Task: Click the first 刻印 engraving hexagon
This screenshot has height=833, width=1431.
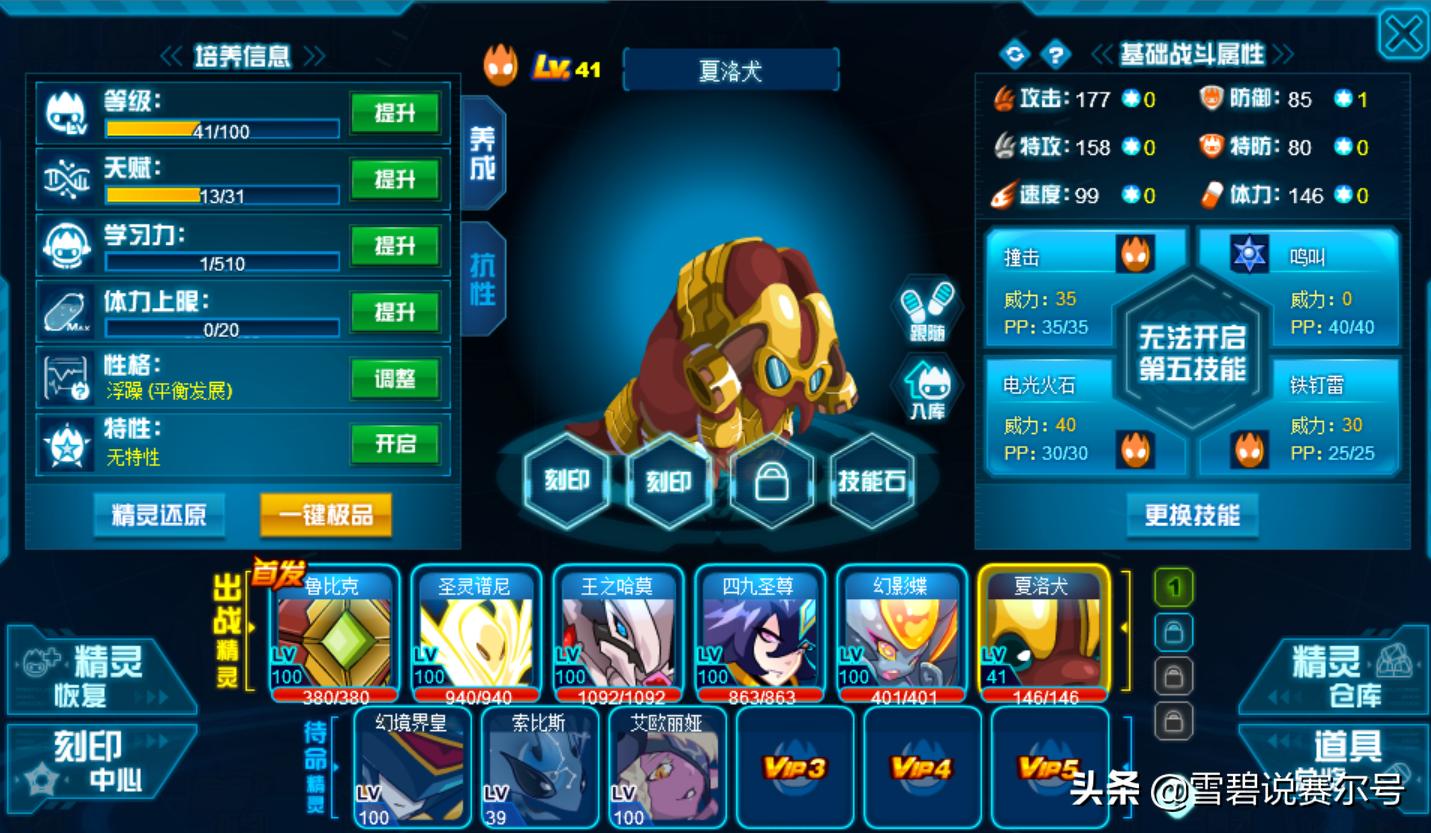Action: pos(567,483)
